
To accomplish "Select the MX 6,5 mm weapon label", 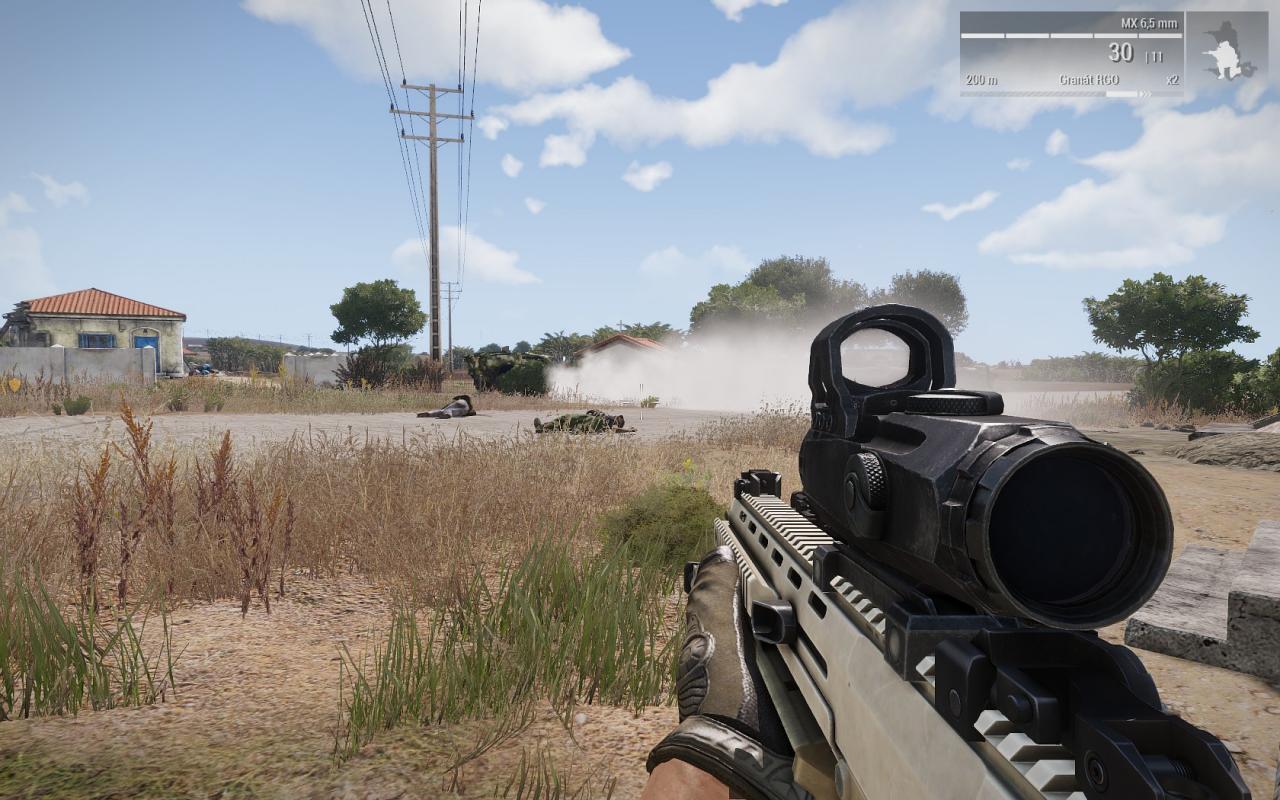I will 1149,22.
